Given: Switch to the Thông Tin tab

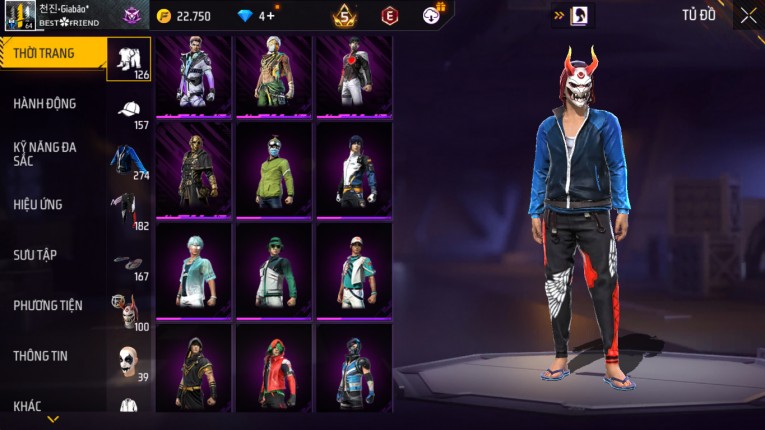Looking at the screenshot, I should [x=41, y=355].
